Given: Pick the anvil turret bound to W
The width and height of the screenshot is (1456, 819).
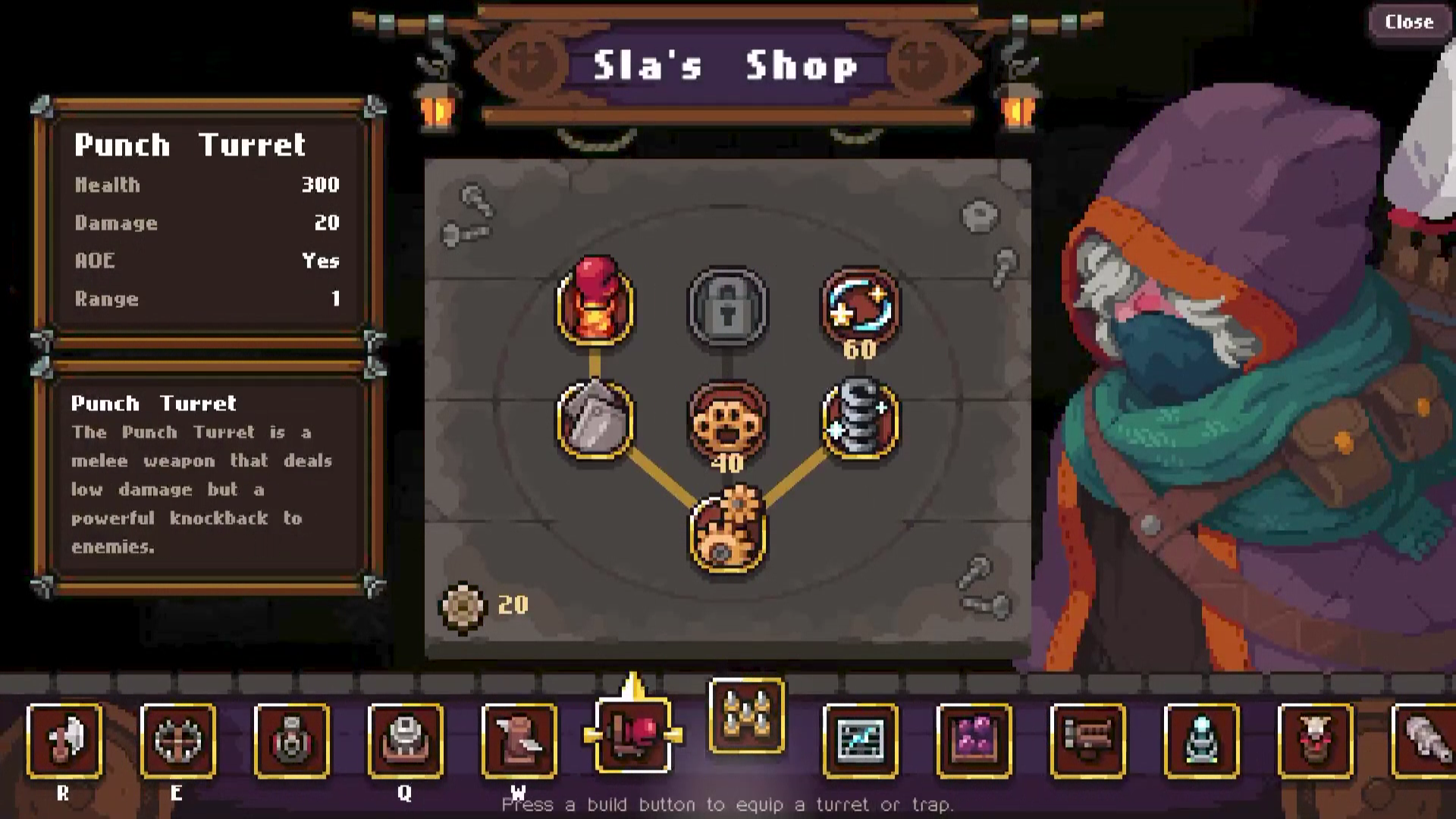Looking at the screenshot, I should tap(519, 742).
